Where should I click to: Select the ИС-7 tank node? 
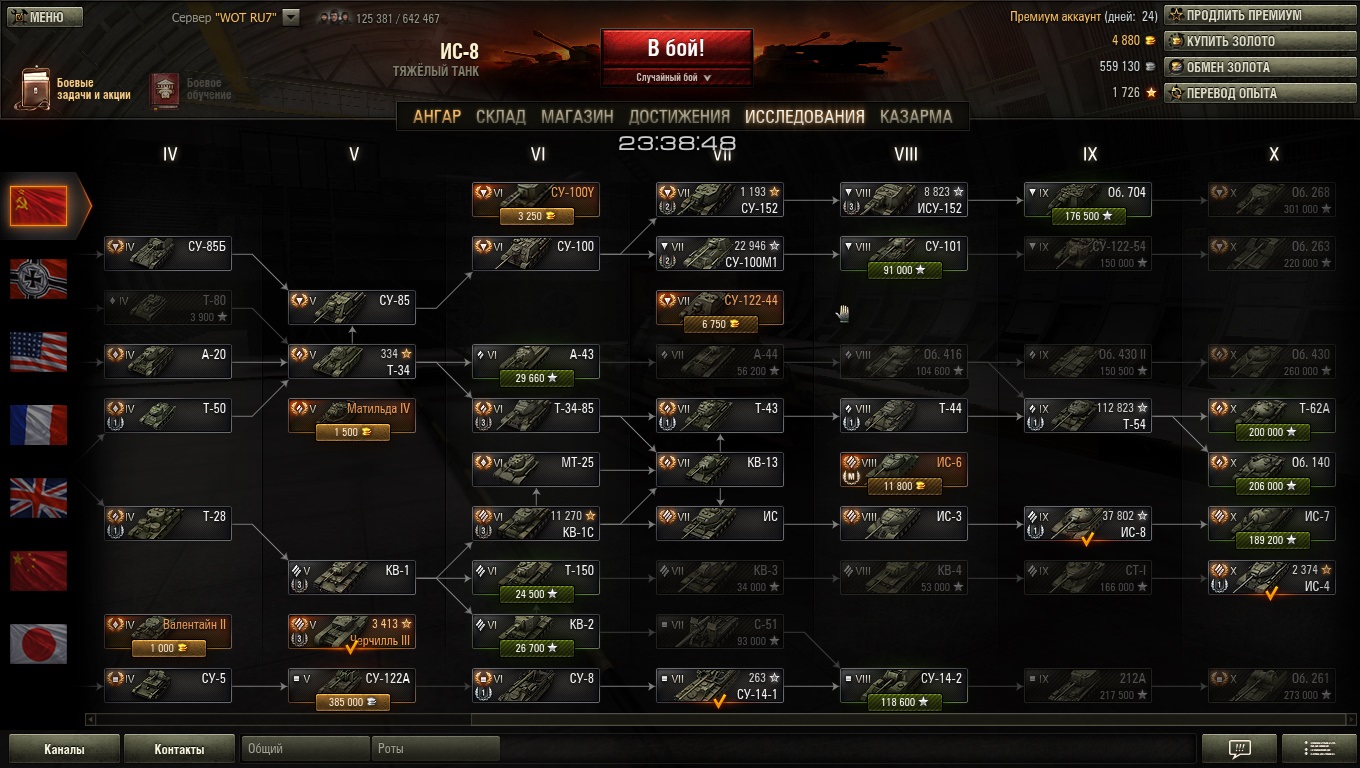(x=1272, y=523)
